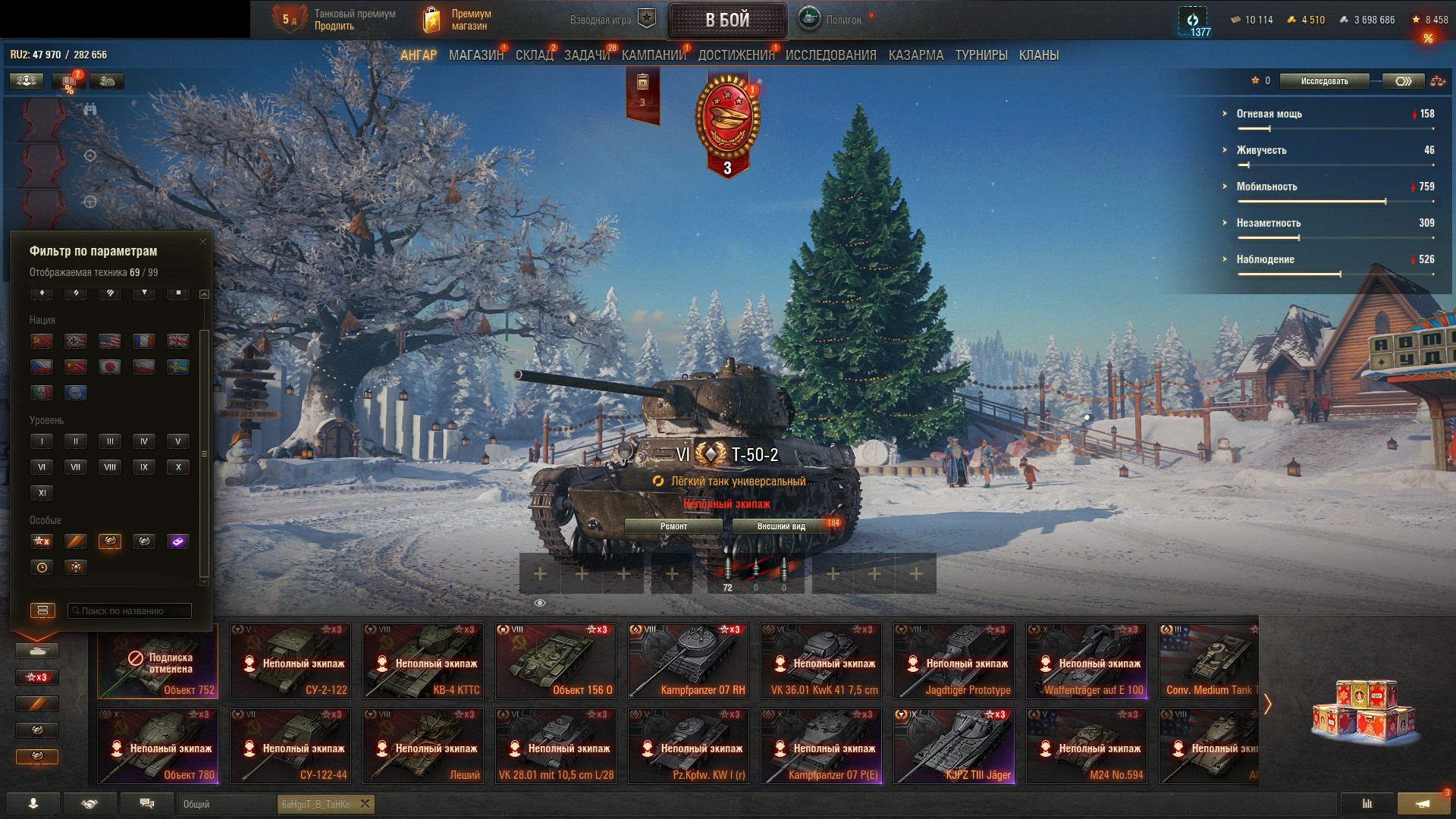This screenshot has width=1456, height=819.
Task: Open the Внешний вид customization button
Action: click(781, 526)
